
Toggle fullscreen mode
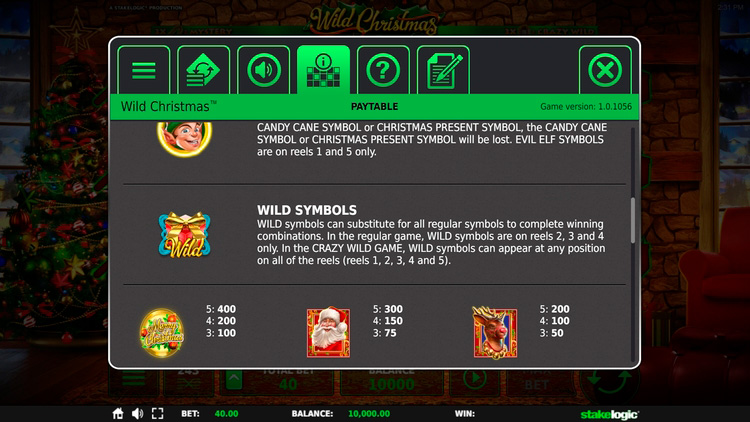157,413
